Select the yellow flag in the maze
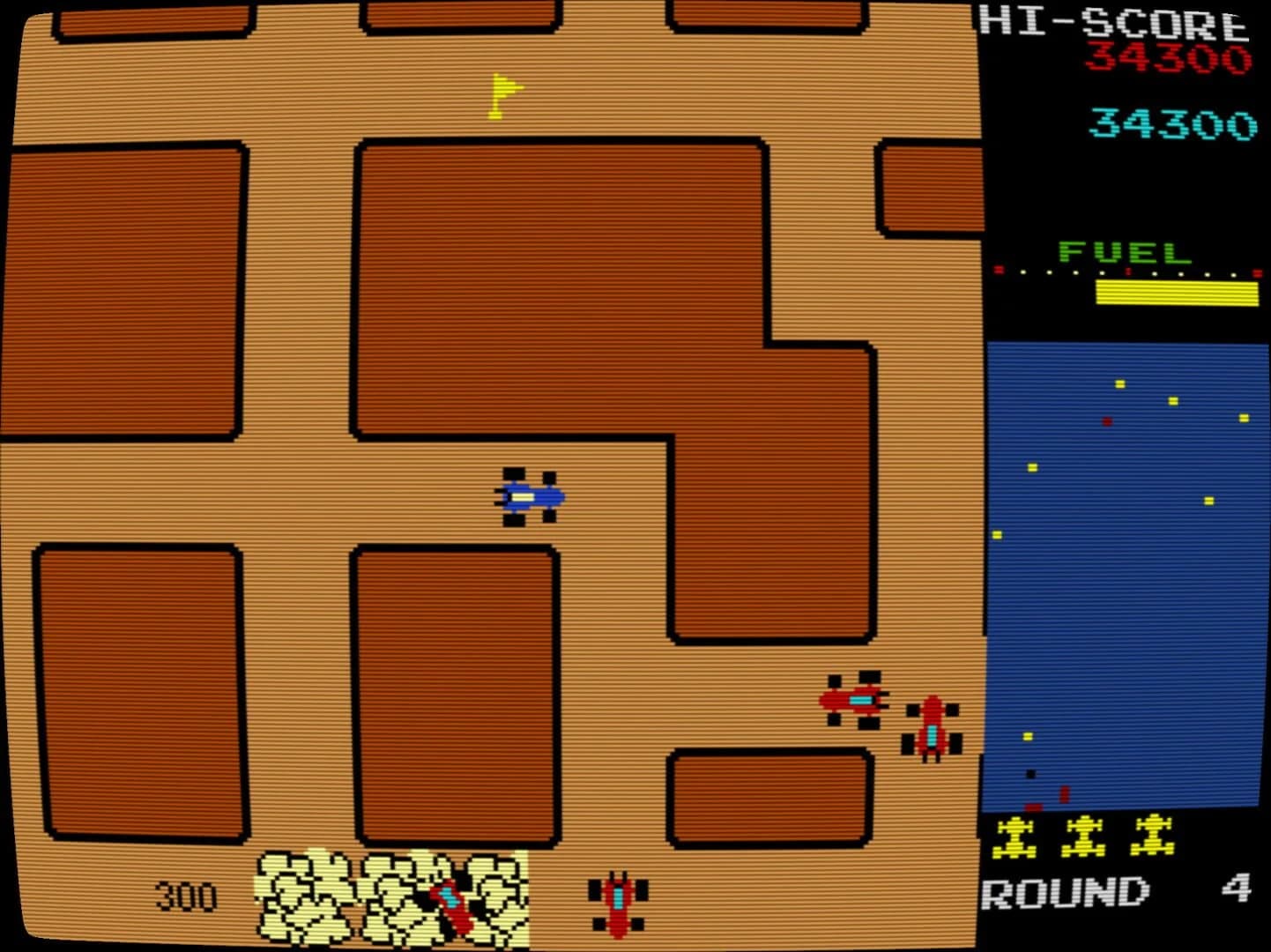 point(504,95)
